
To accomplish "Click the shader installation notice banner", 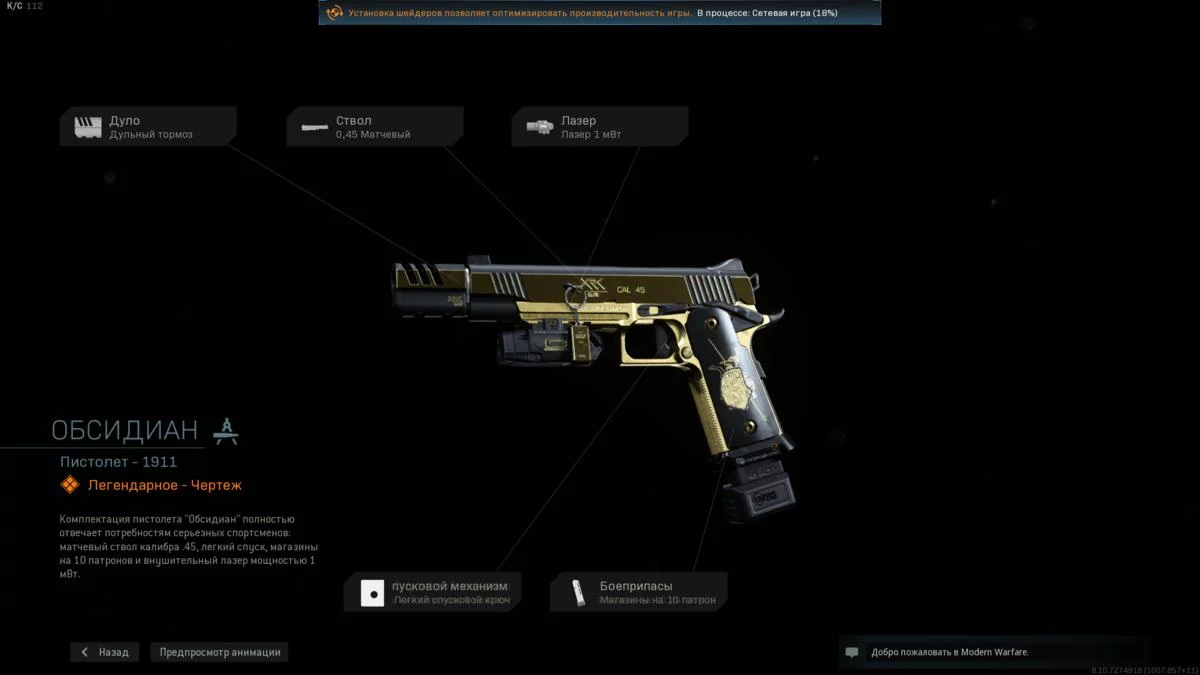I will 599,13.
